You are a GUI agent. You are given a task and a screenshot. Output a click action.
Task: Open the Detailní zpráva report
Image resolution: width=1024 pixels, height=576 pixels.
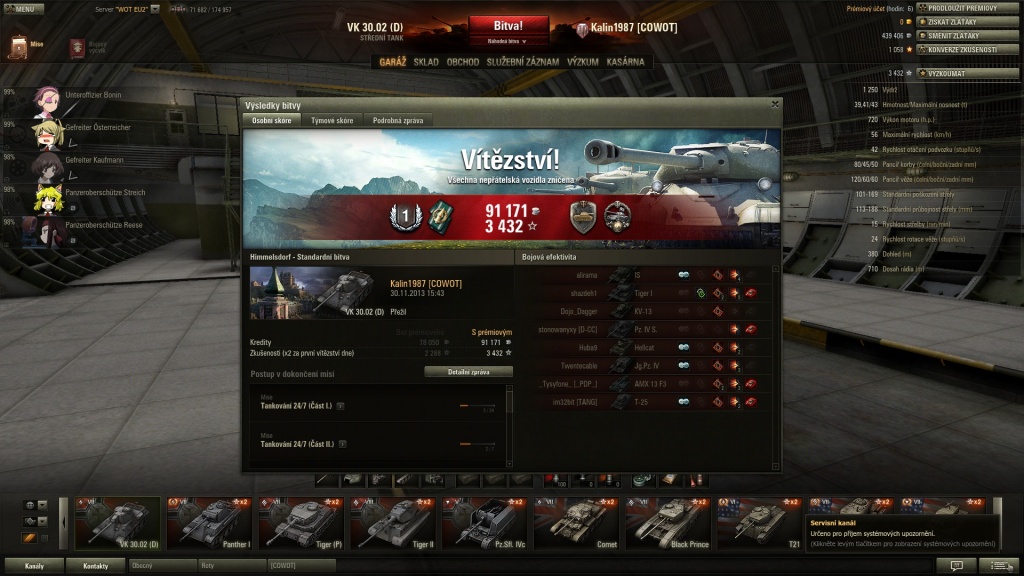coord(468,371)
